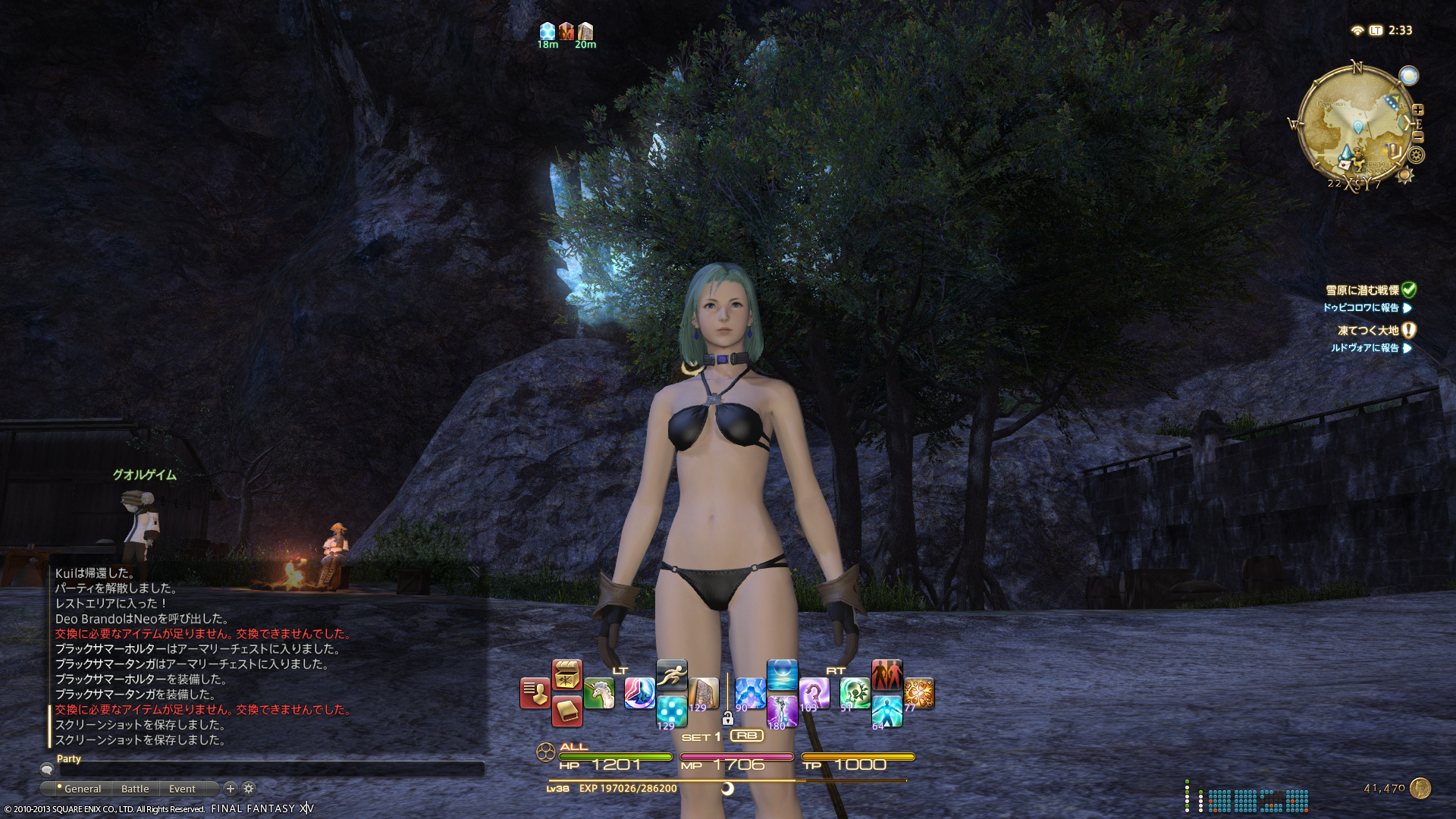The image size is (1456, 819).
Task: Zoom out the minimap with minus button
Action: [1418, 137]
